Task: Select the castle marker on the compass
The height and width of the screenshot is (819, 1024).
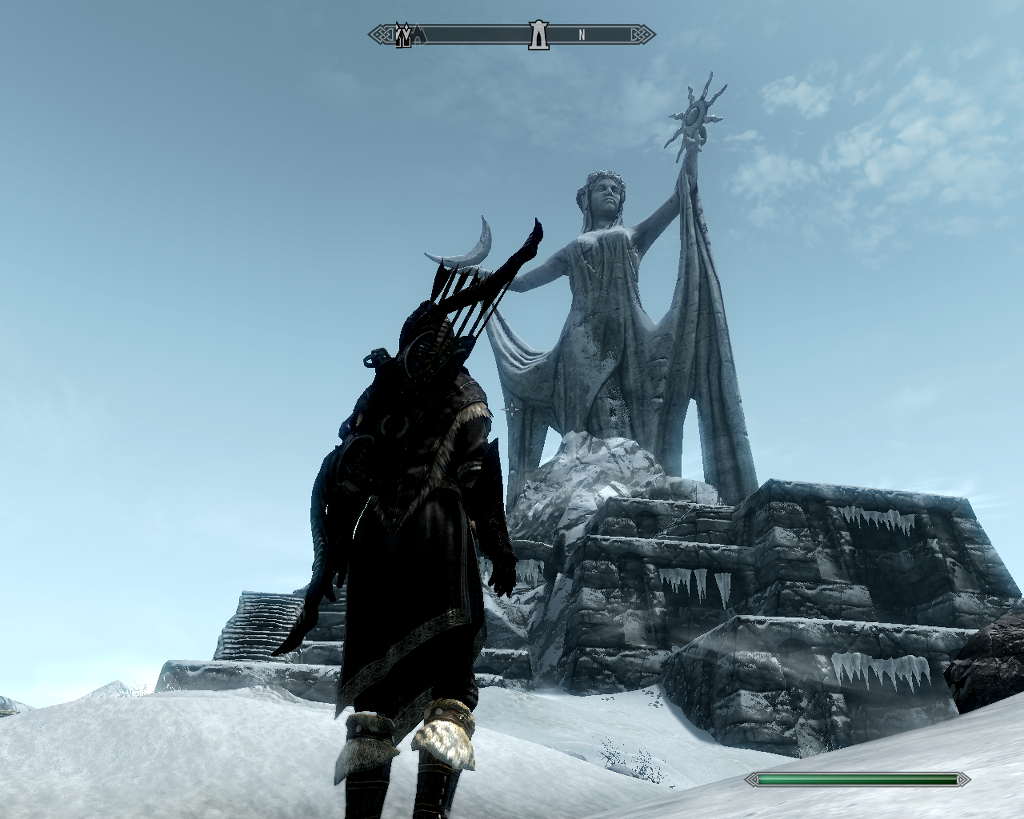Action: [404, 36]
